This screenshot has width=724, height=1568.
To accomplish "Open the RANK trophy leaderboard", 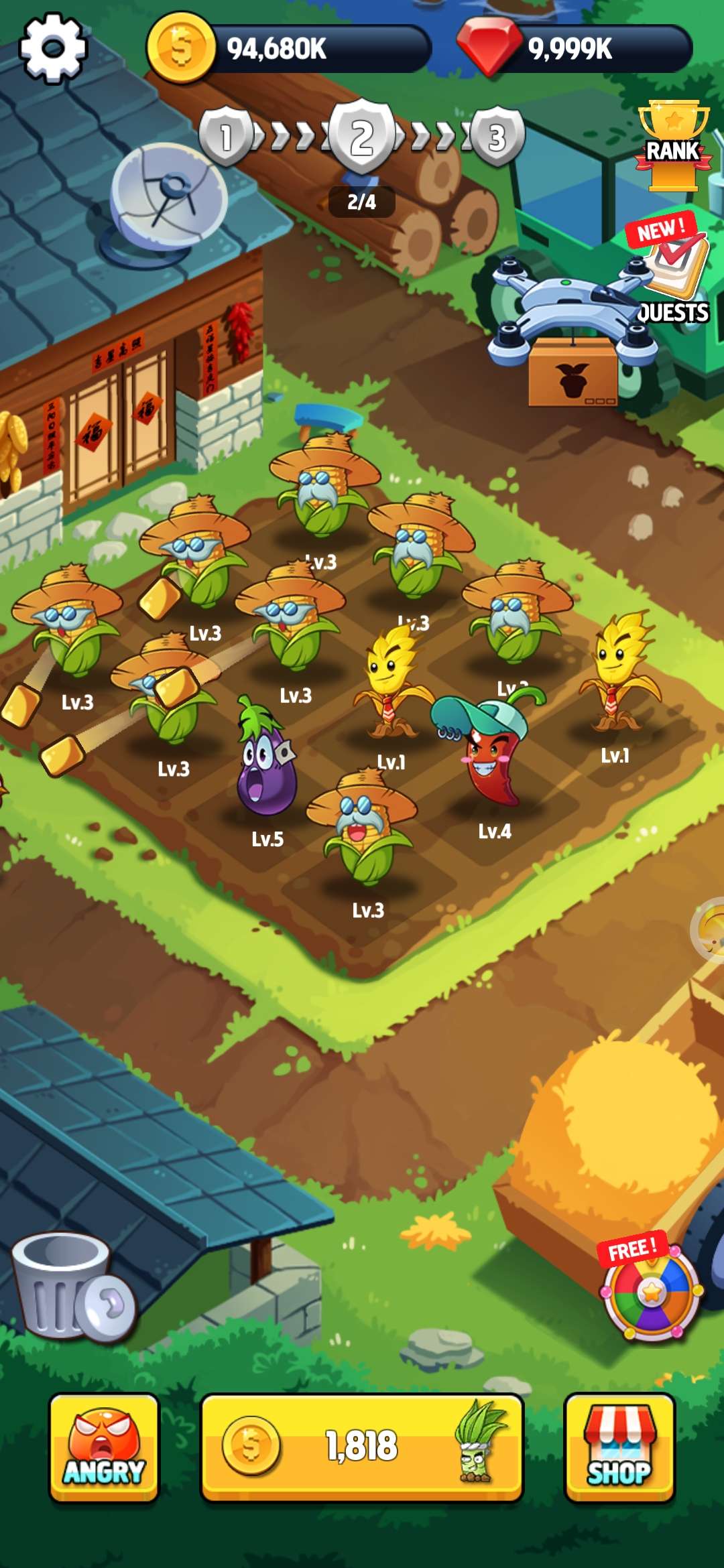I will click(673, 145).
